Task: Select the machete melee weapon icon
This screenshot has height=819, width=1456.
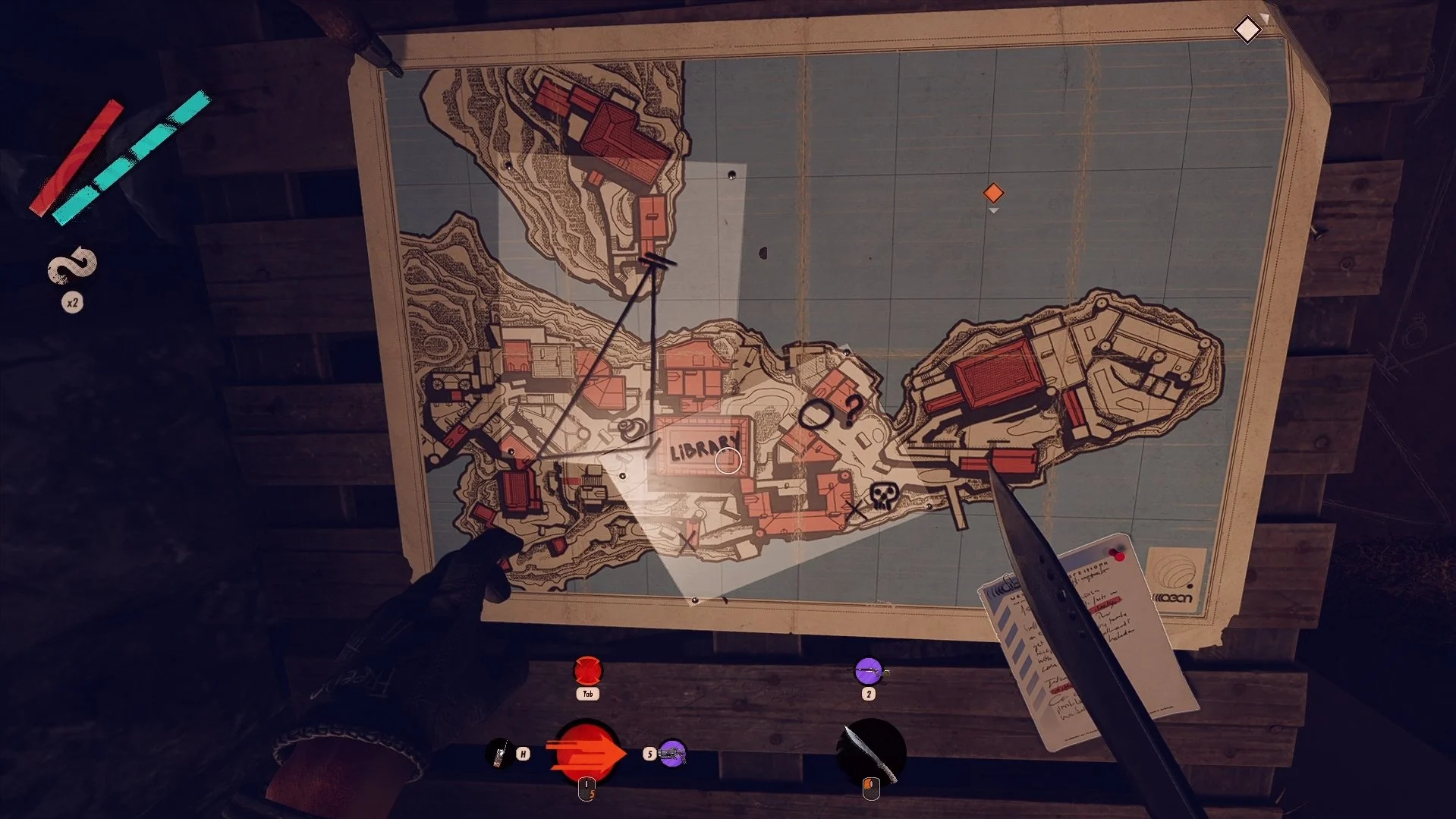Action: coord(871,751)
